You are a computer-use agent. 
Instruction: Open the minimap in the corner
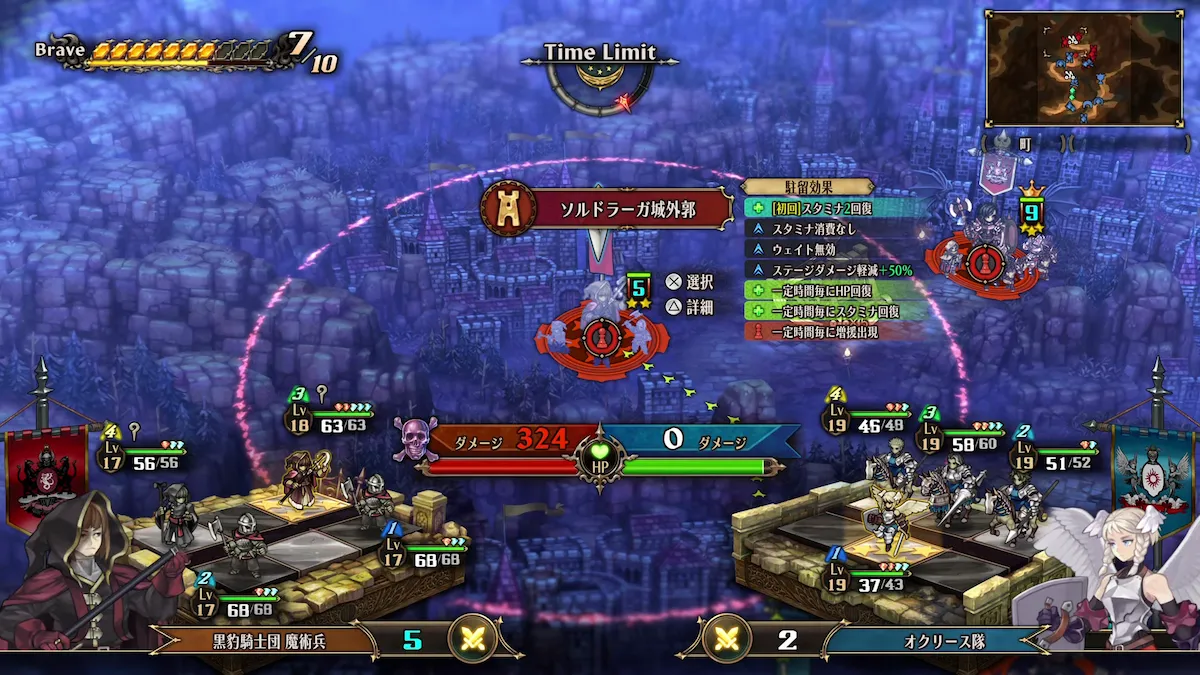tap(1084, 68)
